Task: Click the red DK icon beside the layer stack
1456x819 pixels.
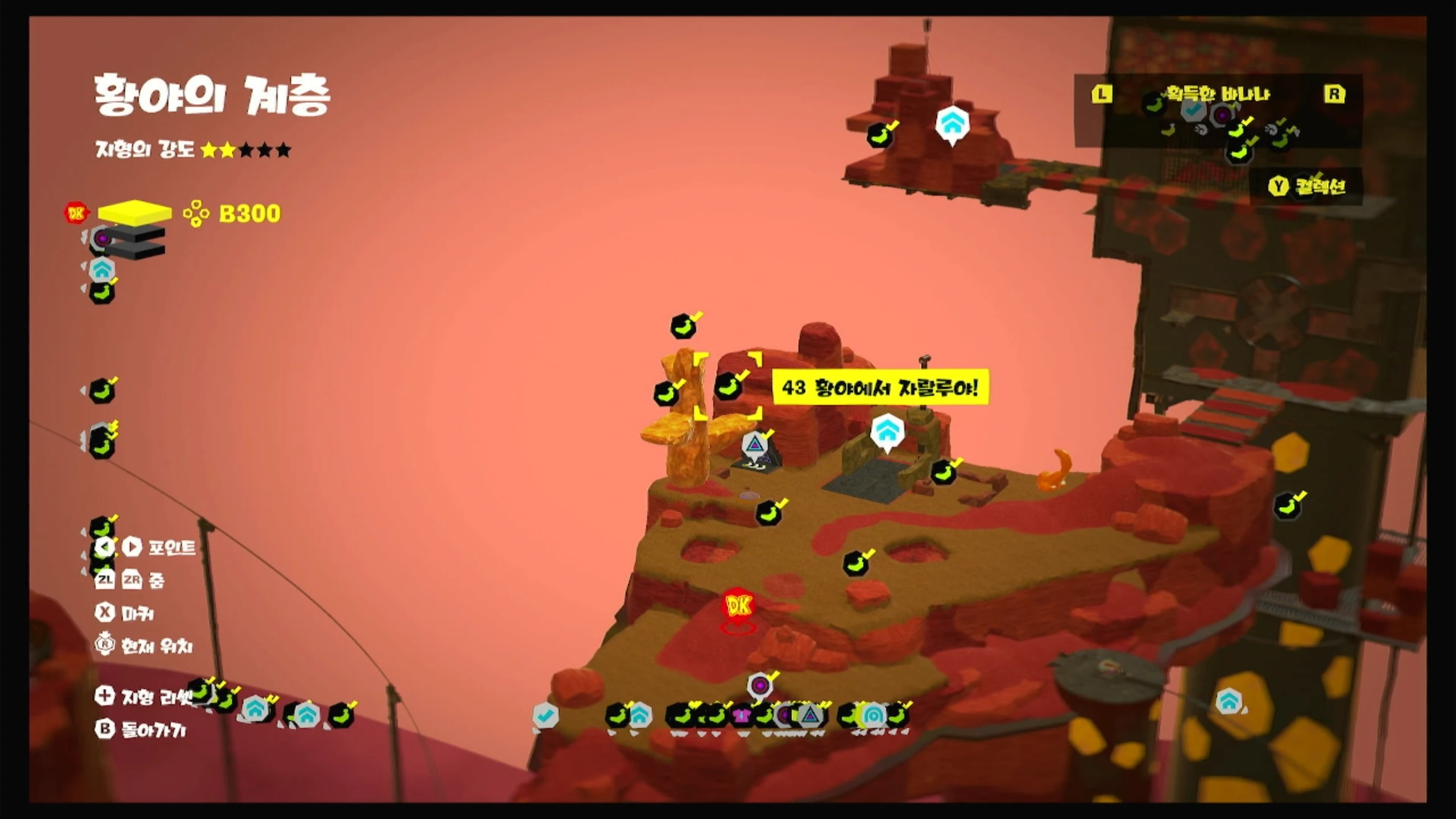Action: pos(76,213)
